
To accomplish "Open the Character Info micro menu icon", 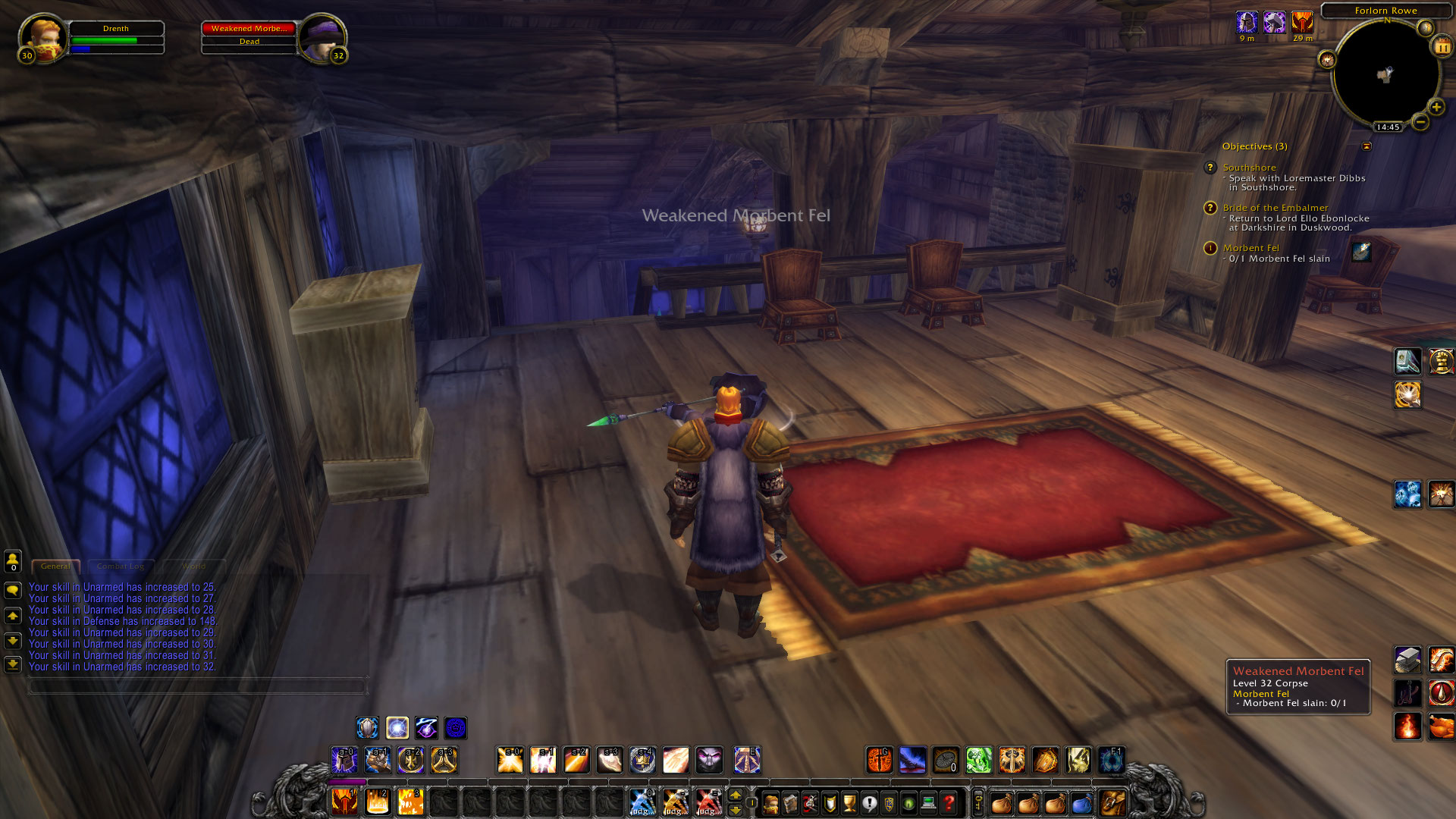I will click(770, 802).
